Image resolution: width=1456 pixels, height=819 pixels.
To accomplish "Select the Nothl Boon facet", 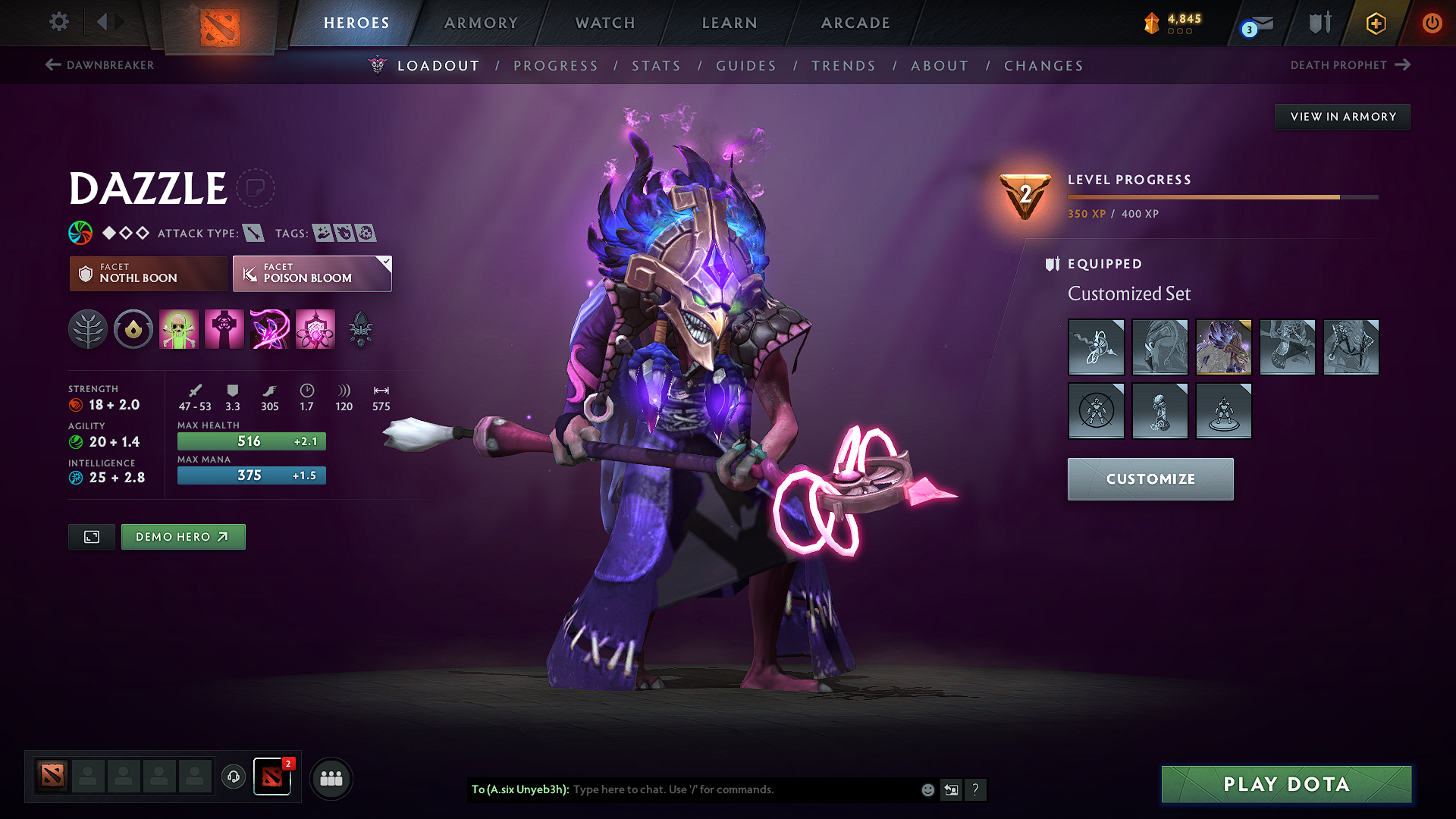I will coord(147,273).
